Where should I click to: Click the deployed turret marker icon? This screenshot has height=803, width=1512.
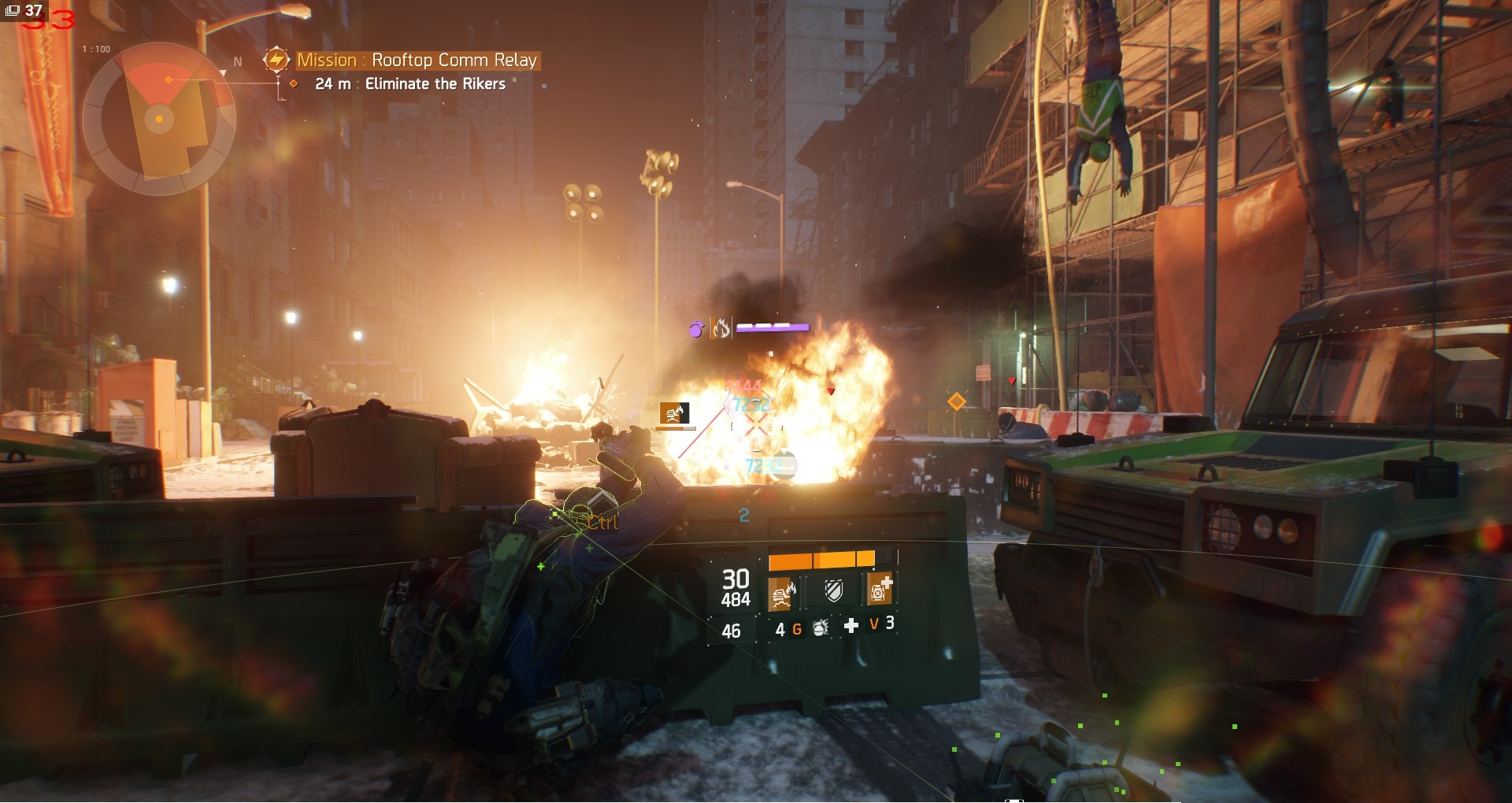(x=674, y=413)
